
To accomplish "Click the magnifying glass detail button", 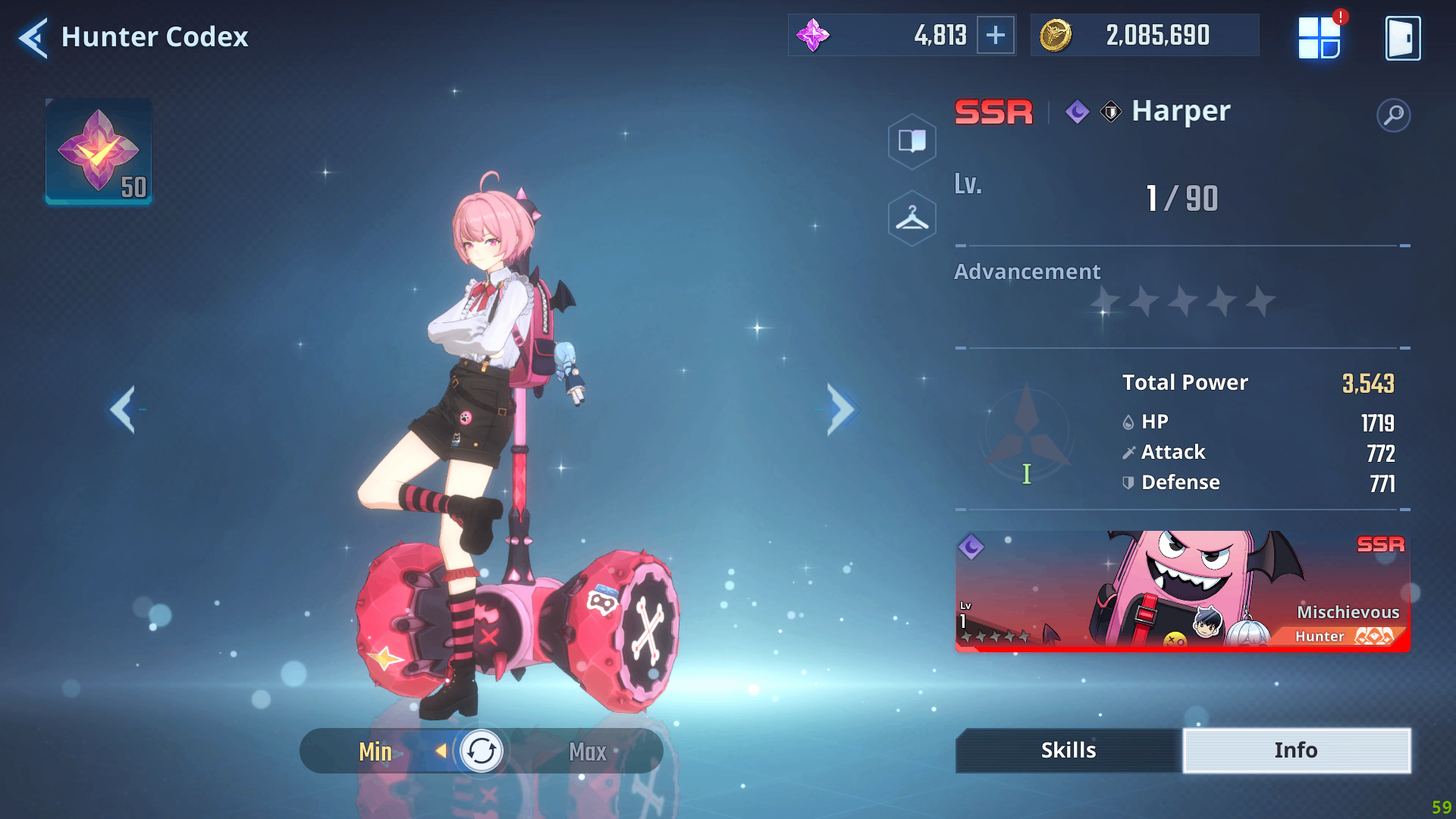I will [1393, 115].
